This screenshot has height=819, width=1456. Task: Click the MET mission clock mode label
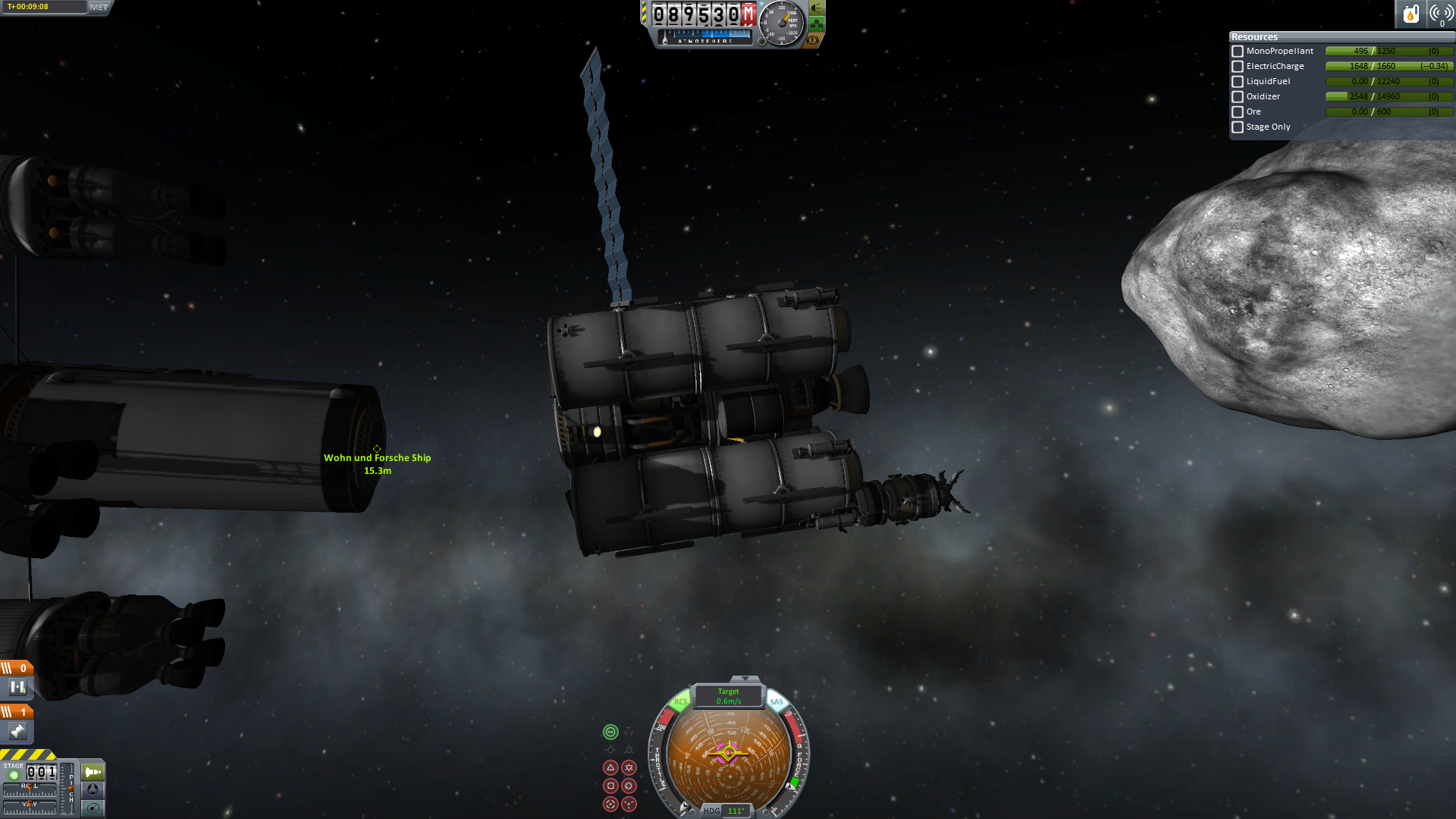[x=99, y=7]
